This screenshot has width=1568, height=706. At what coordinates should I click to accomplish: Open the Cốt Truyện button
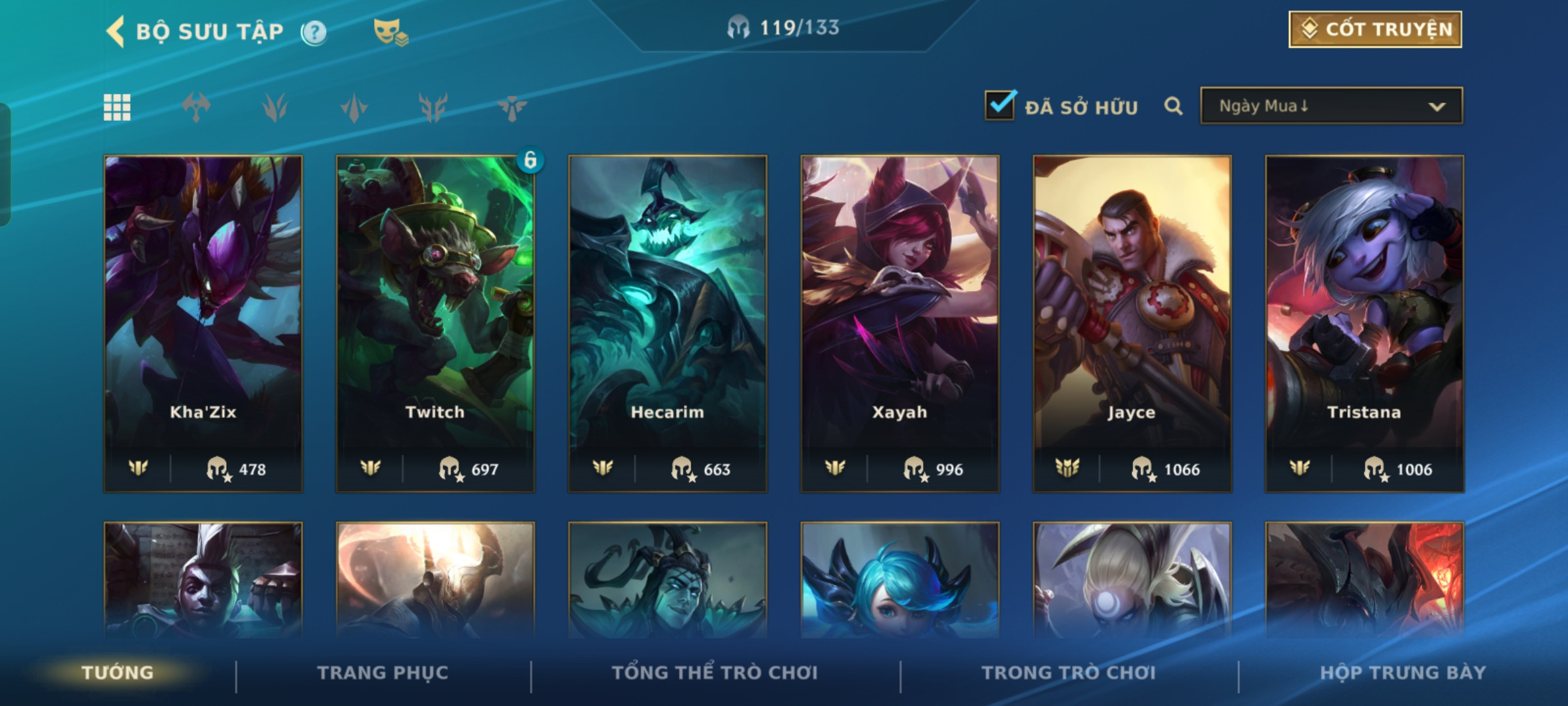coord(1375,29)
